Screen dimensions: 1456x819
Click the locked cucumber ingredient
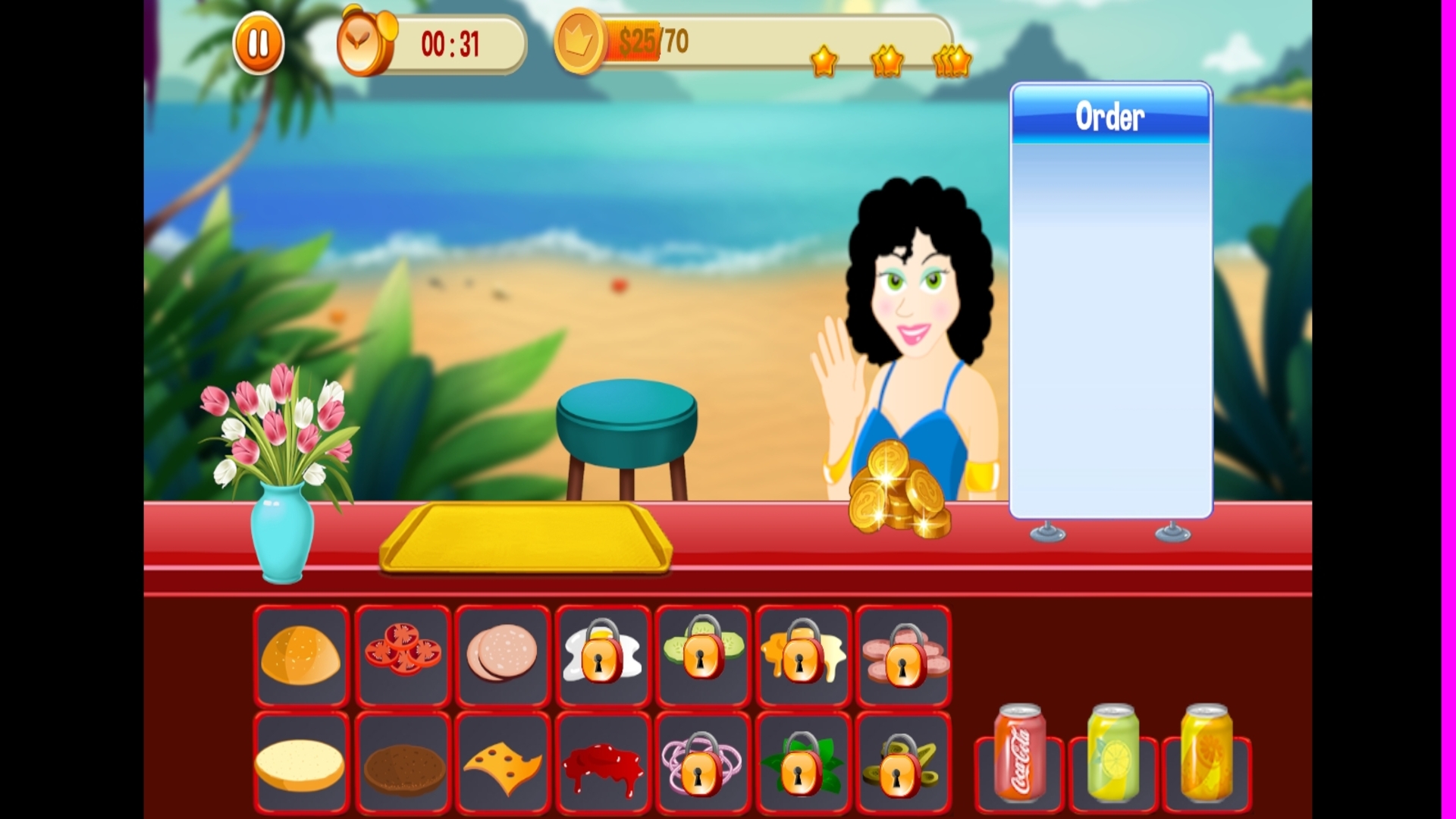[702, 657]
